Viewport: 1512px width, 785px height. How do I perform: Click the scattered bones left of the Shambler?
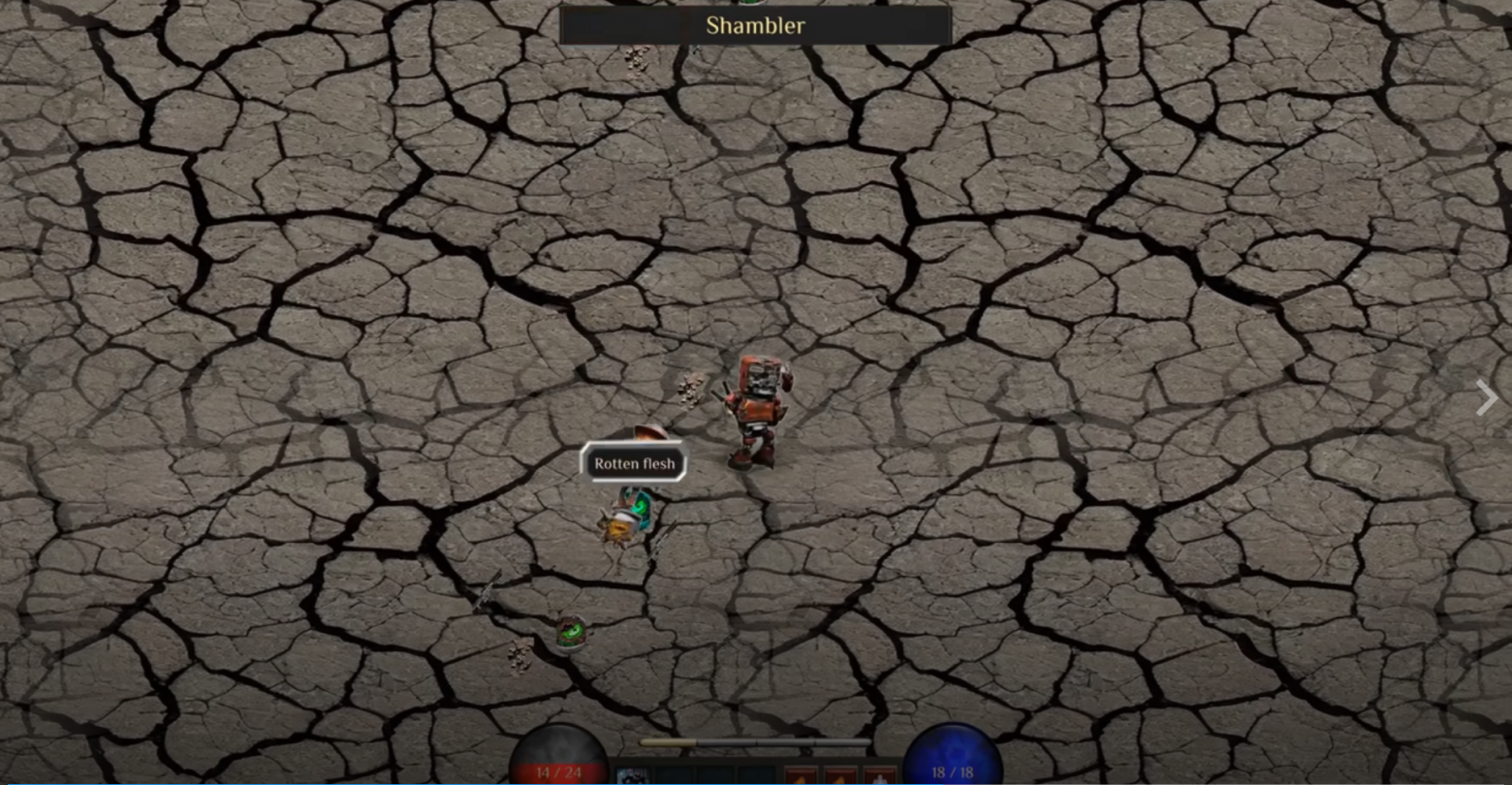pyautogui.click(x=688, y=391)
